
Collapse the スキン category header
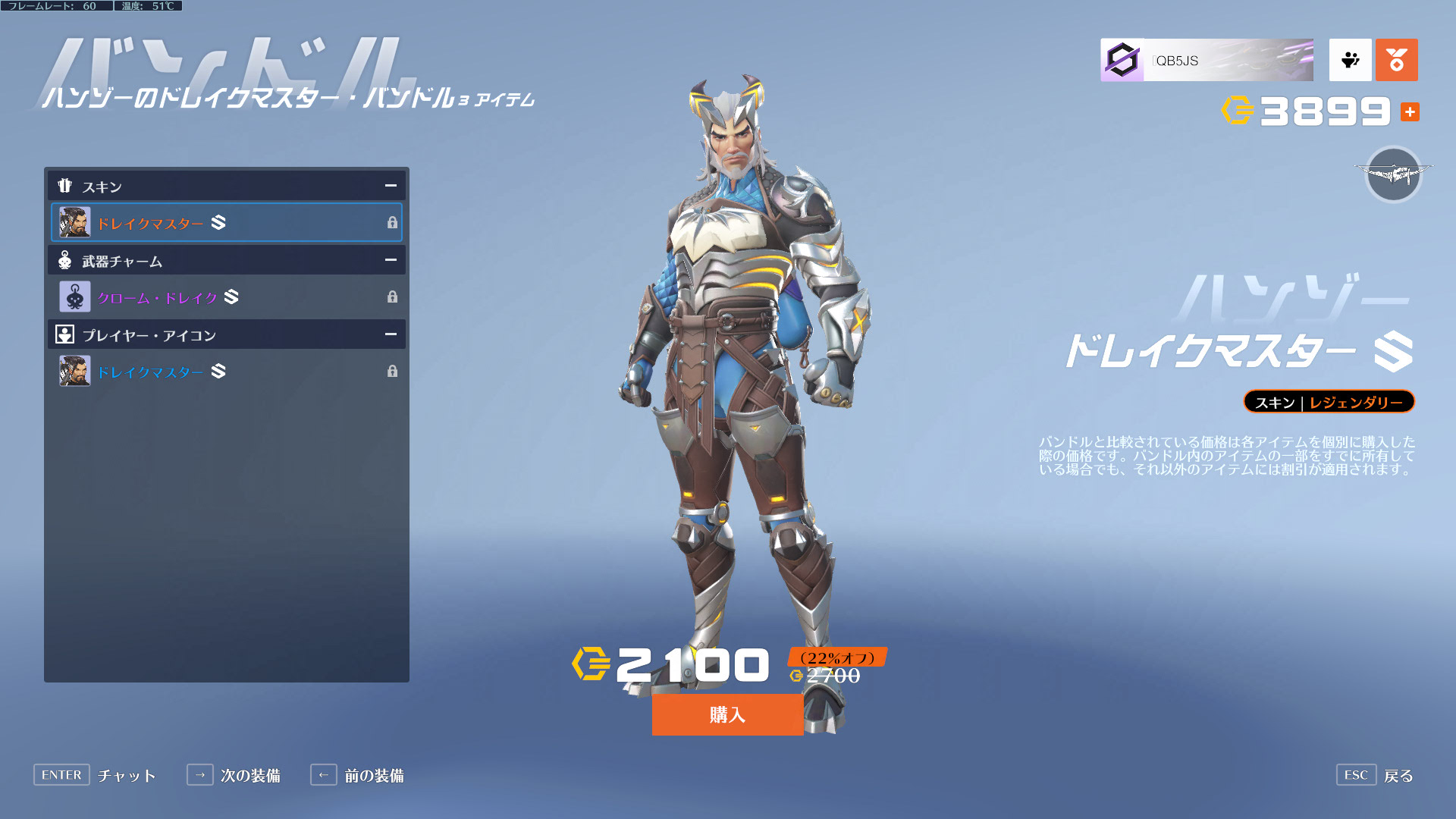click(390, 186)
